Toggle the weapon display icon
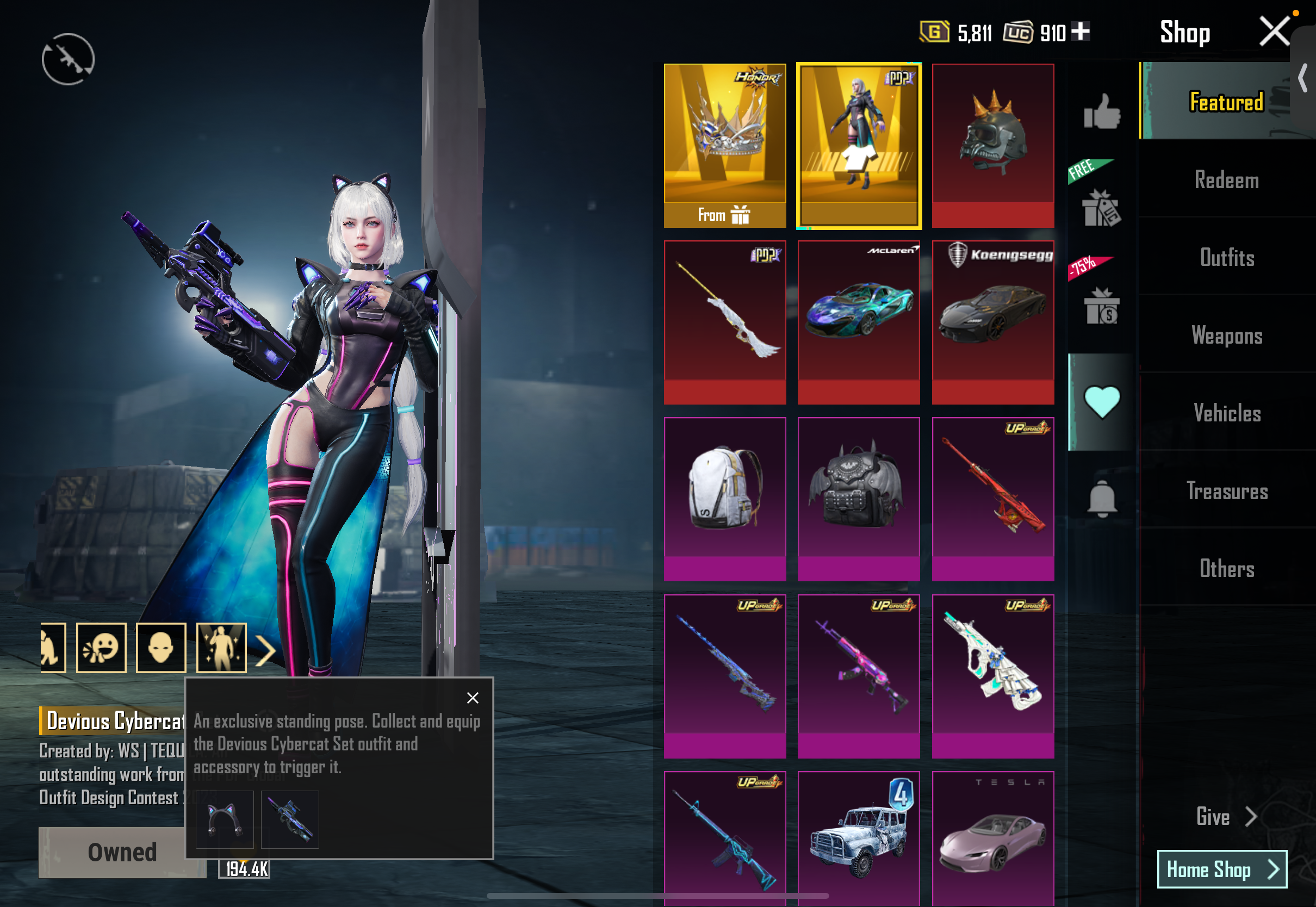The height and width of the screenshot is (907, 1316). pos(68,59)
